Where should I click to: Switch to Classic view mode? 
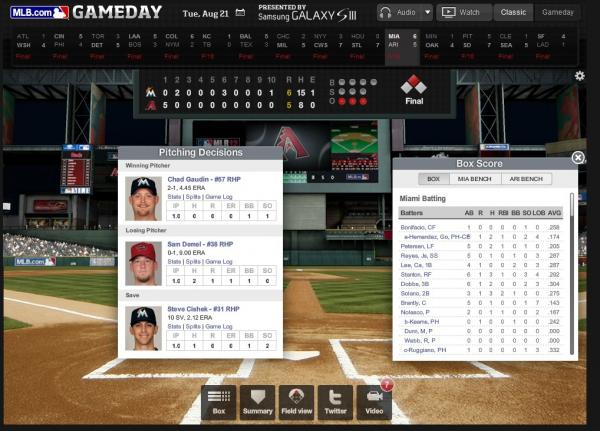tap(512, 13)
